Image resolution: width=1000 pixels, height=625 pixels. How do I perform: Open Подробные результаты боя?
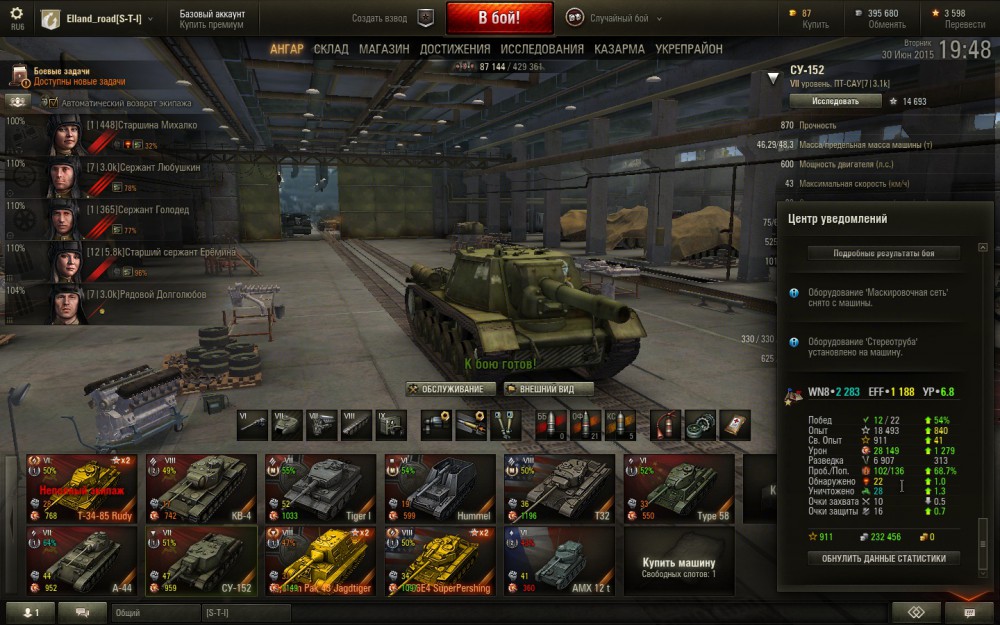pyautogui.click(x=883, y=253)
